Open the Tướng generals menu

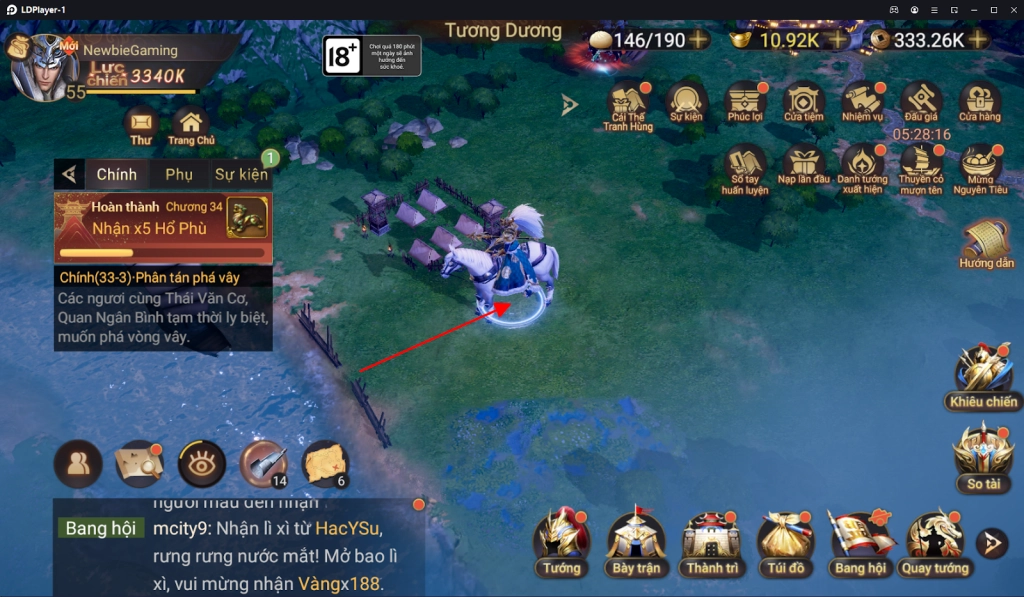tap(562, 540)
